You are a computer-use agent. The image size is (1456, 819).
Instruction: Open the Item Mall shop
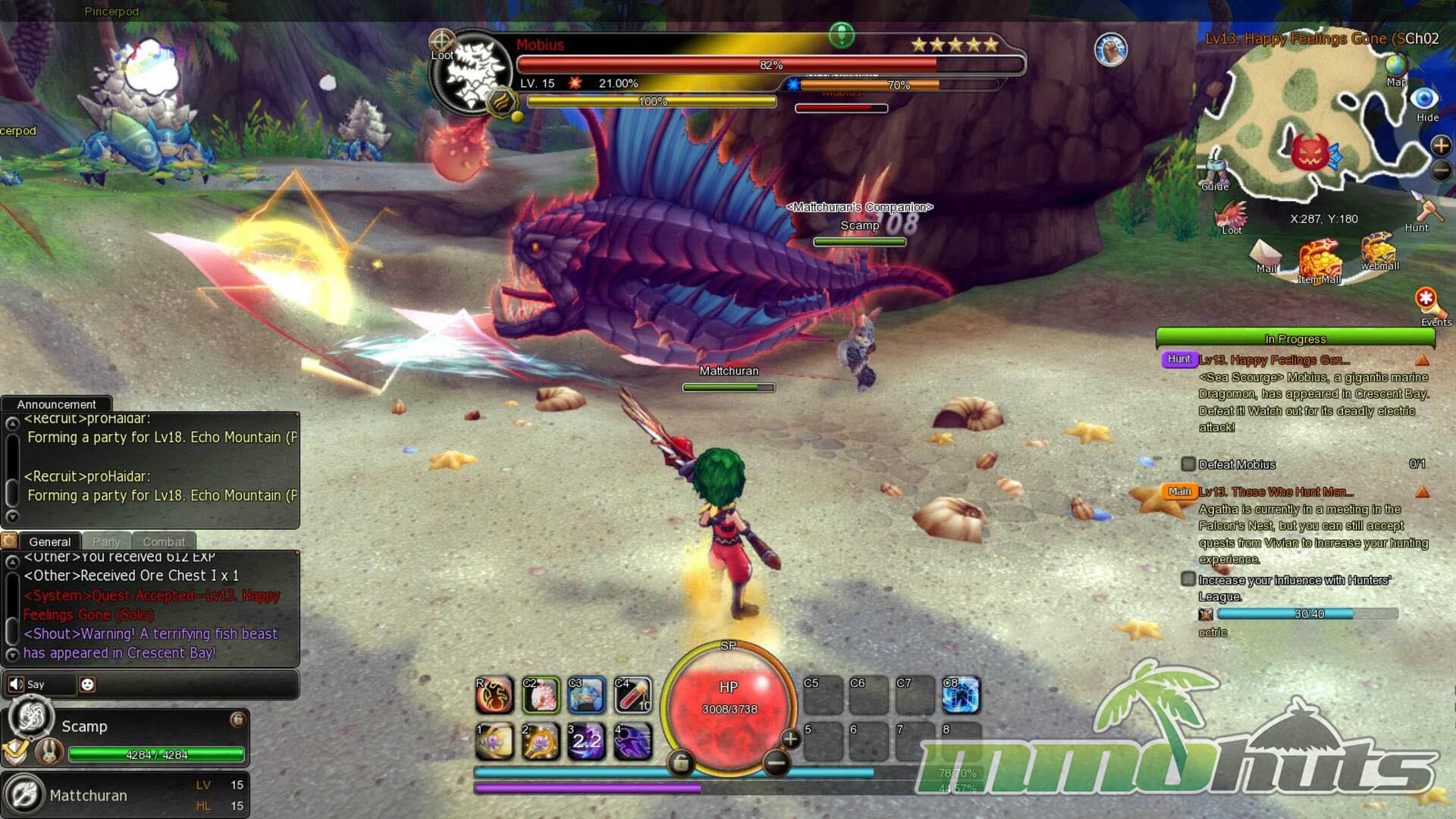click(1319, 262)
